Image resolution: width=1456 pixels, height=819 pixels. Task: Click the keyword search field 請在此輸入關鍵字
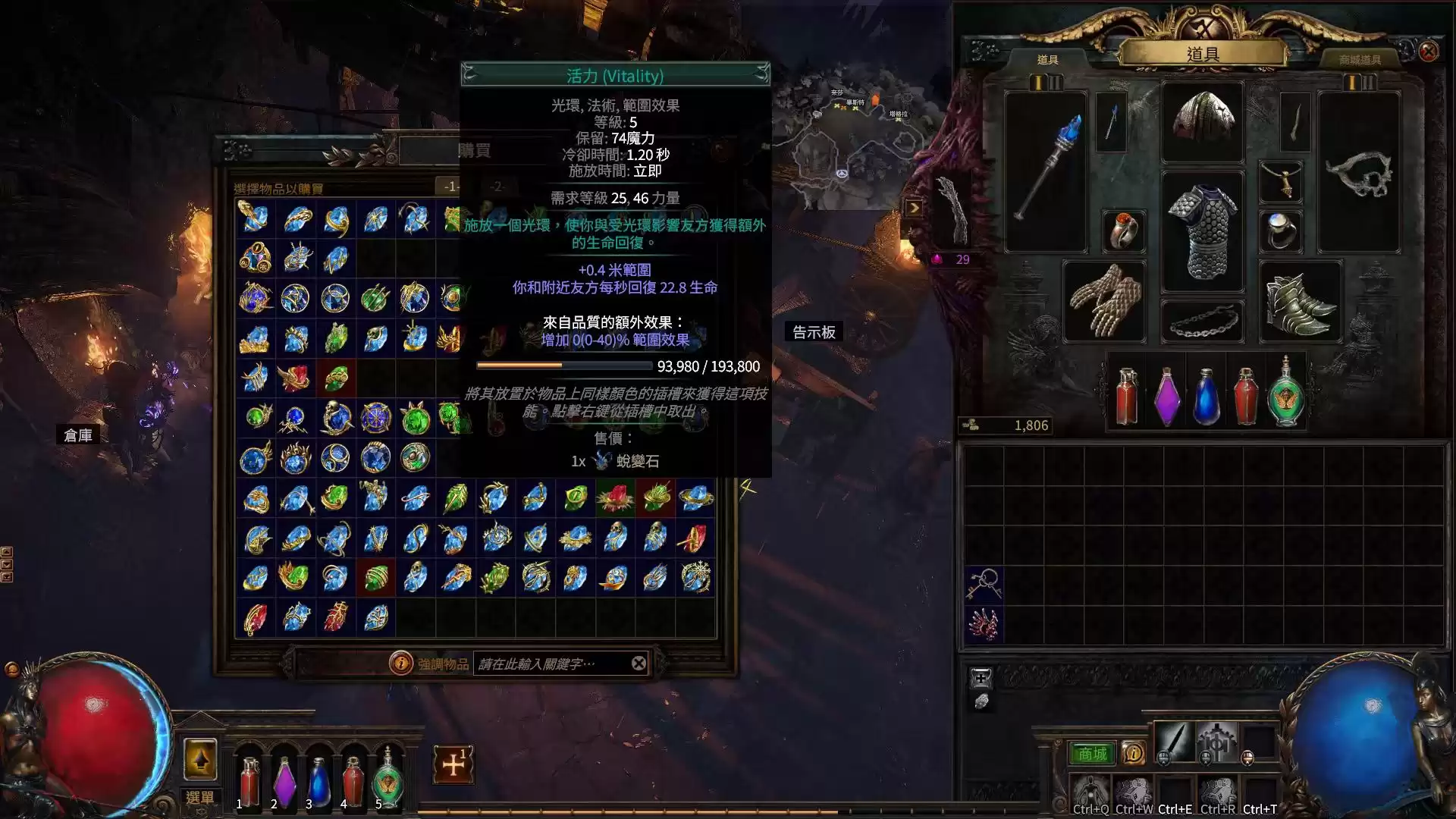[x=550, y=664]
